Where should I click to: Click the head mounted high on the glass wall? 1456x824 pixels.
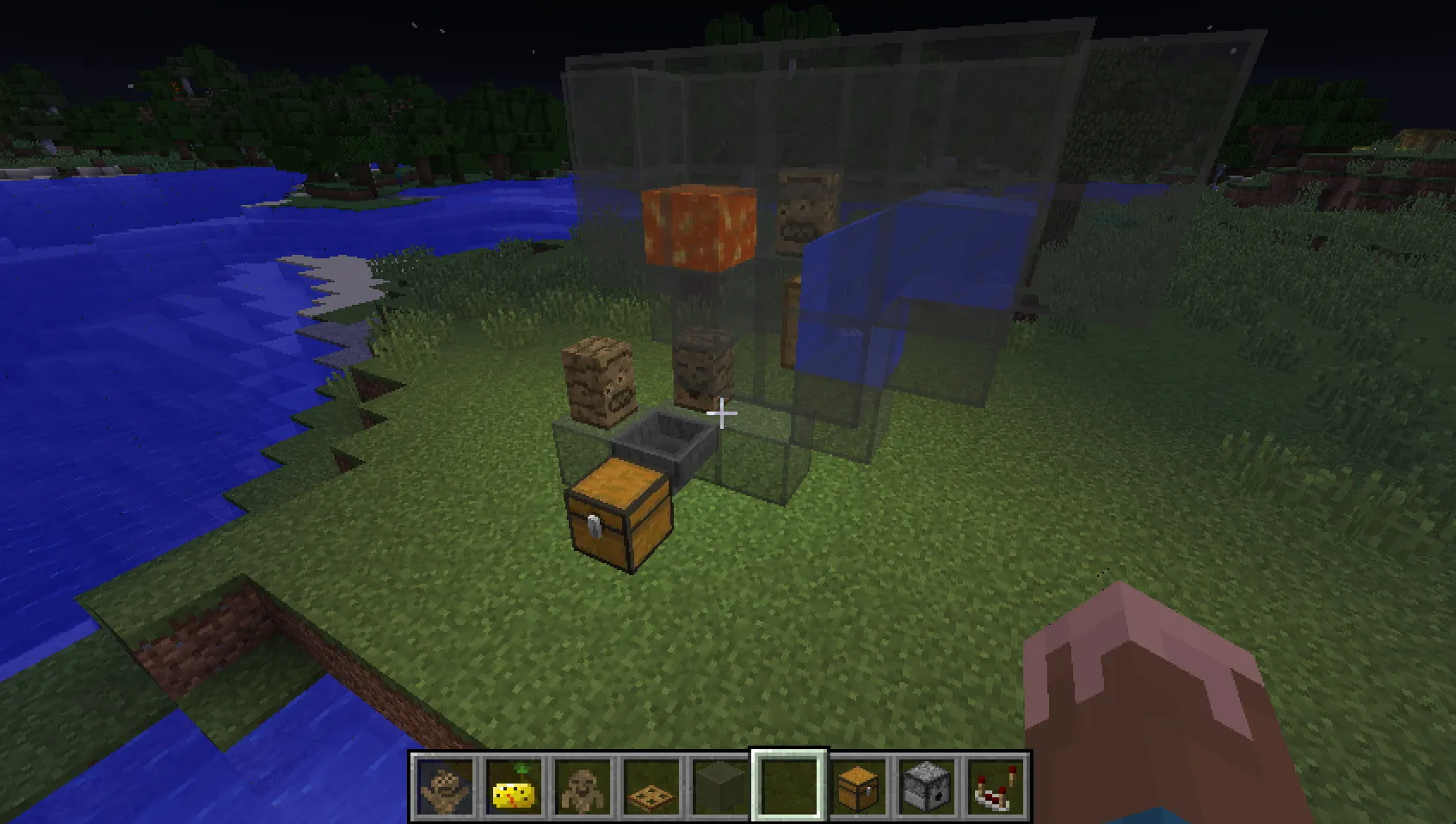(x=804, y=210)
